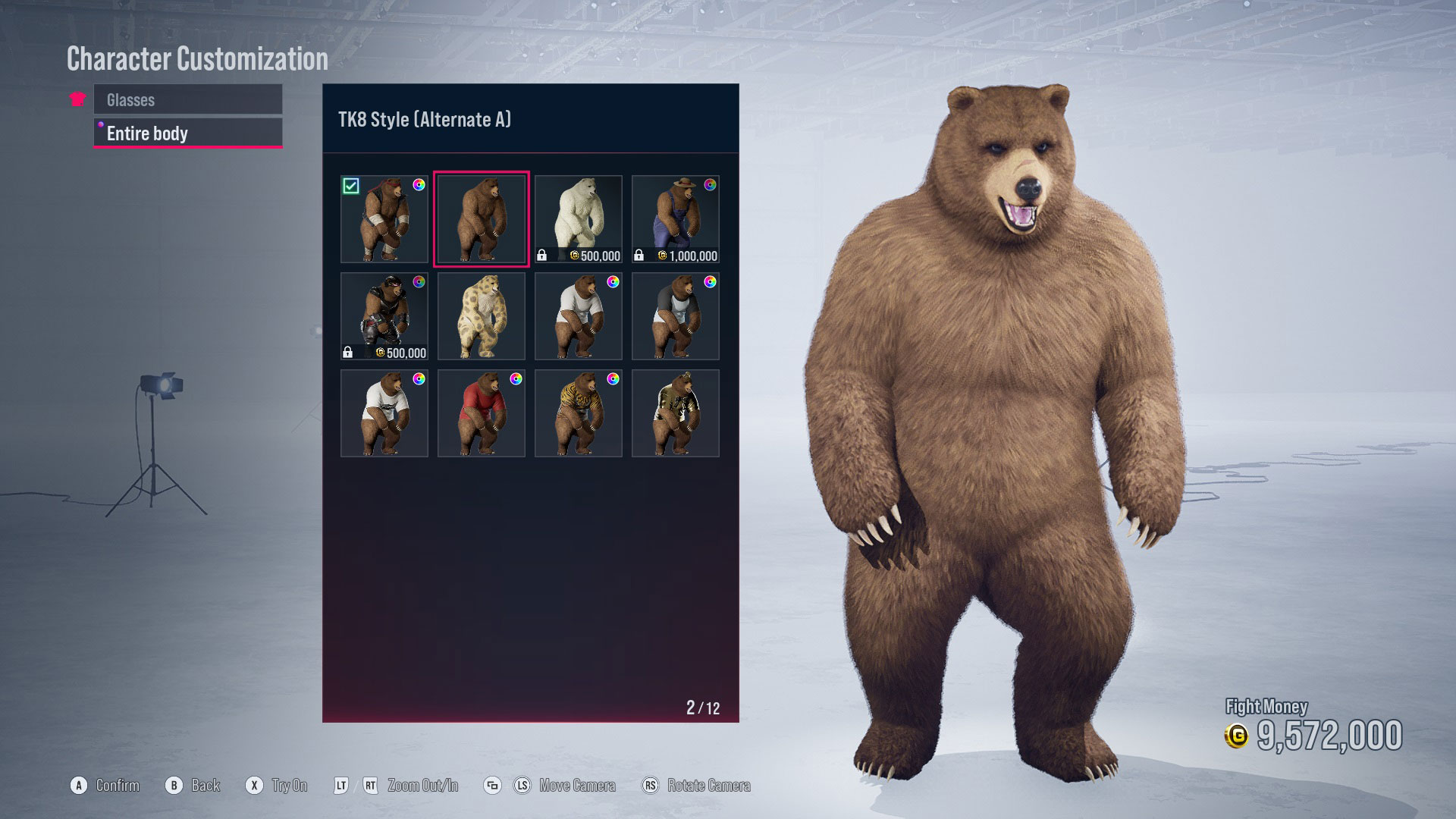1456x819 pixels.
Task: Click the 2/12 page indicator
Action: pyautogui.click(x=704, y=707)
